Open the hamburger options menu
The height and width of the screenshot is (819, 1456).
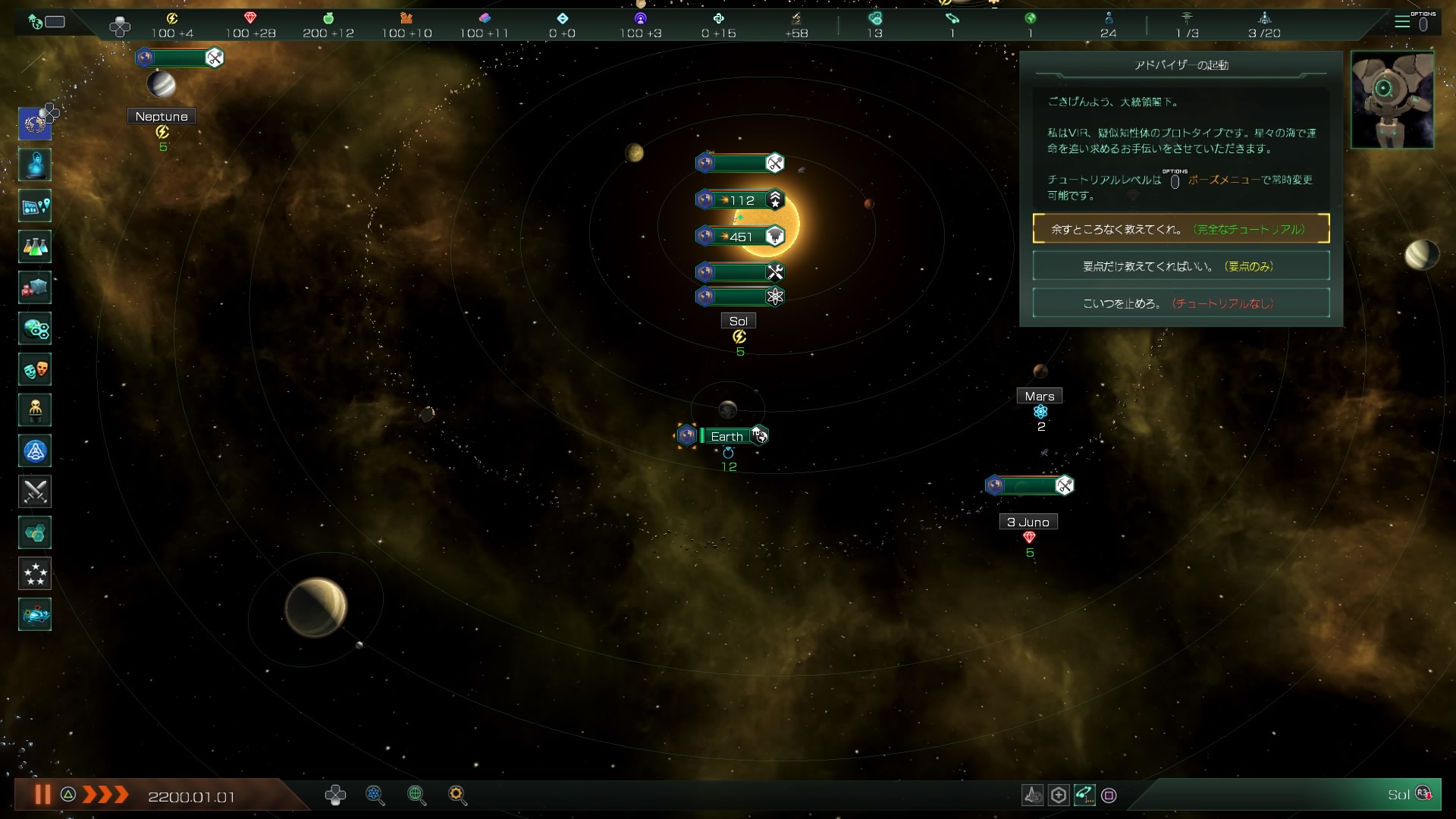[x=1402, y=23]
